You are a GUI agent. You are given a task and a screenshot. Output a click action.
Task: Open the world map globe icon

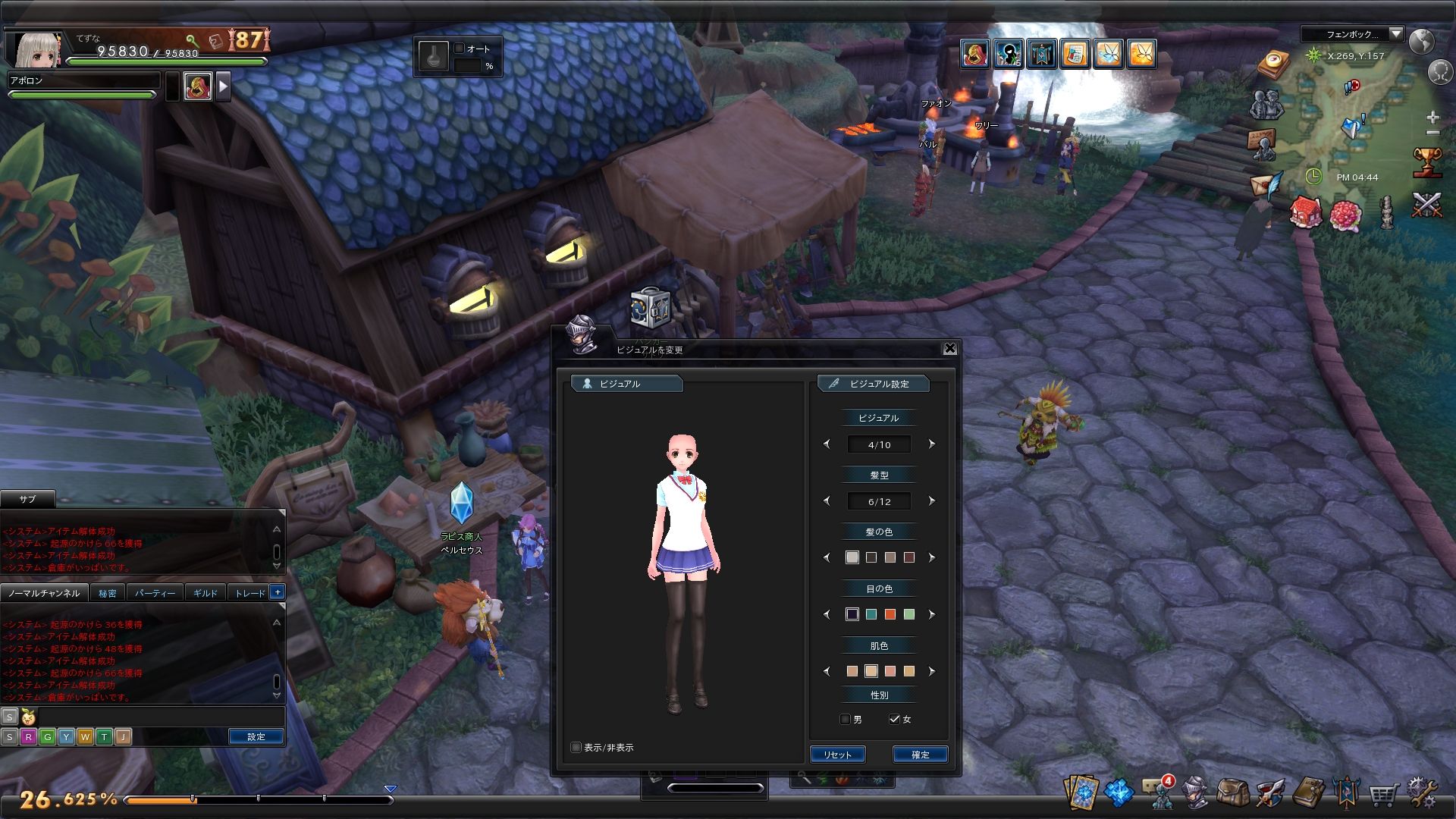click(1422, 41)
